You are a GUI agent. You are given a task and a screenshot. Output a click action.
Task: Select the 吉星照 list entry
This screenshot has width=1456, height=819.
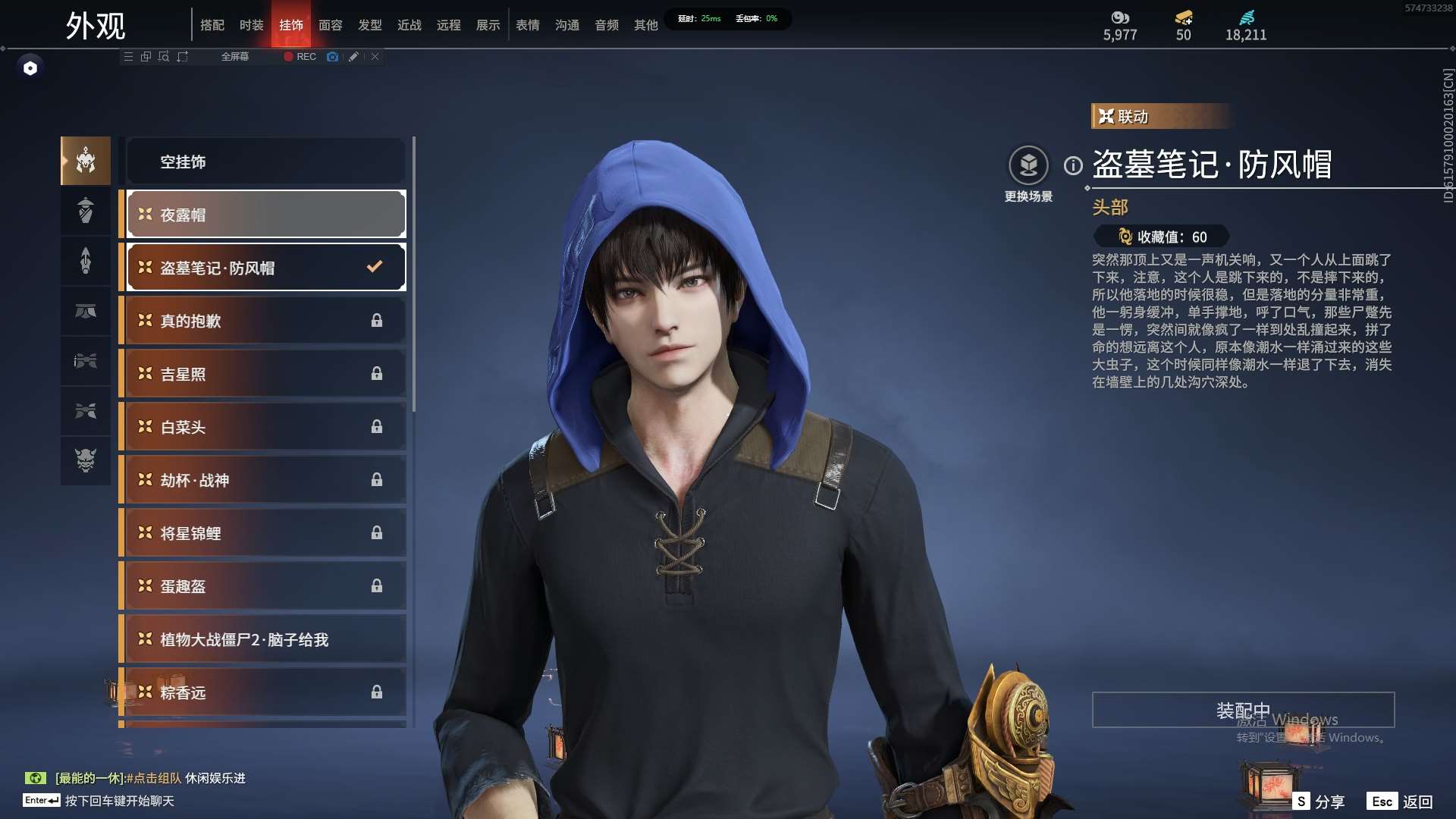(265, 374)
